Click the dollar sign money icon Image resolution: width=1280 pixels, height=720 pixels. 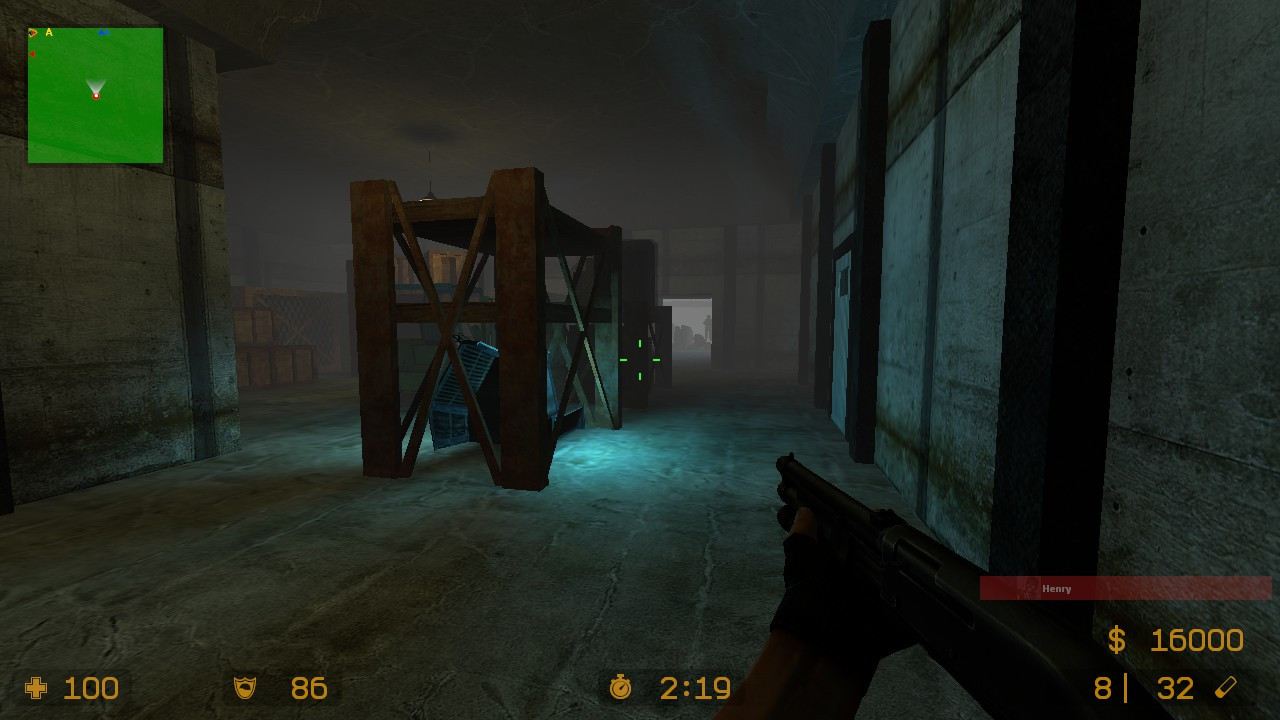click(x=1118, y=640)
